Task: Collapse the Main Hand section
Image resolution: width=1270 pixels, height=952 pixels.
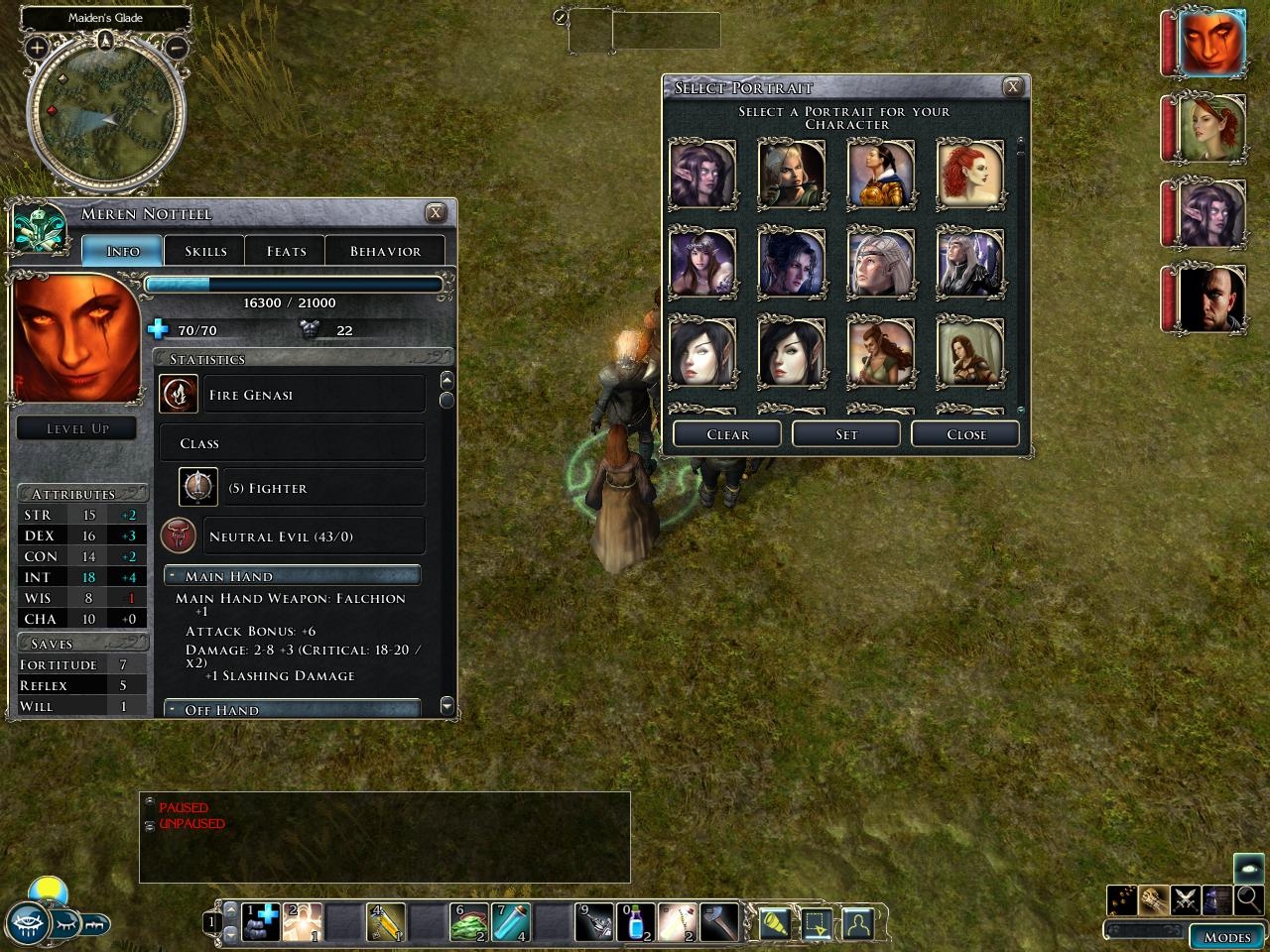Action: click(172, 576)
